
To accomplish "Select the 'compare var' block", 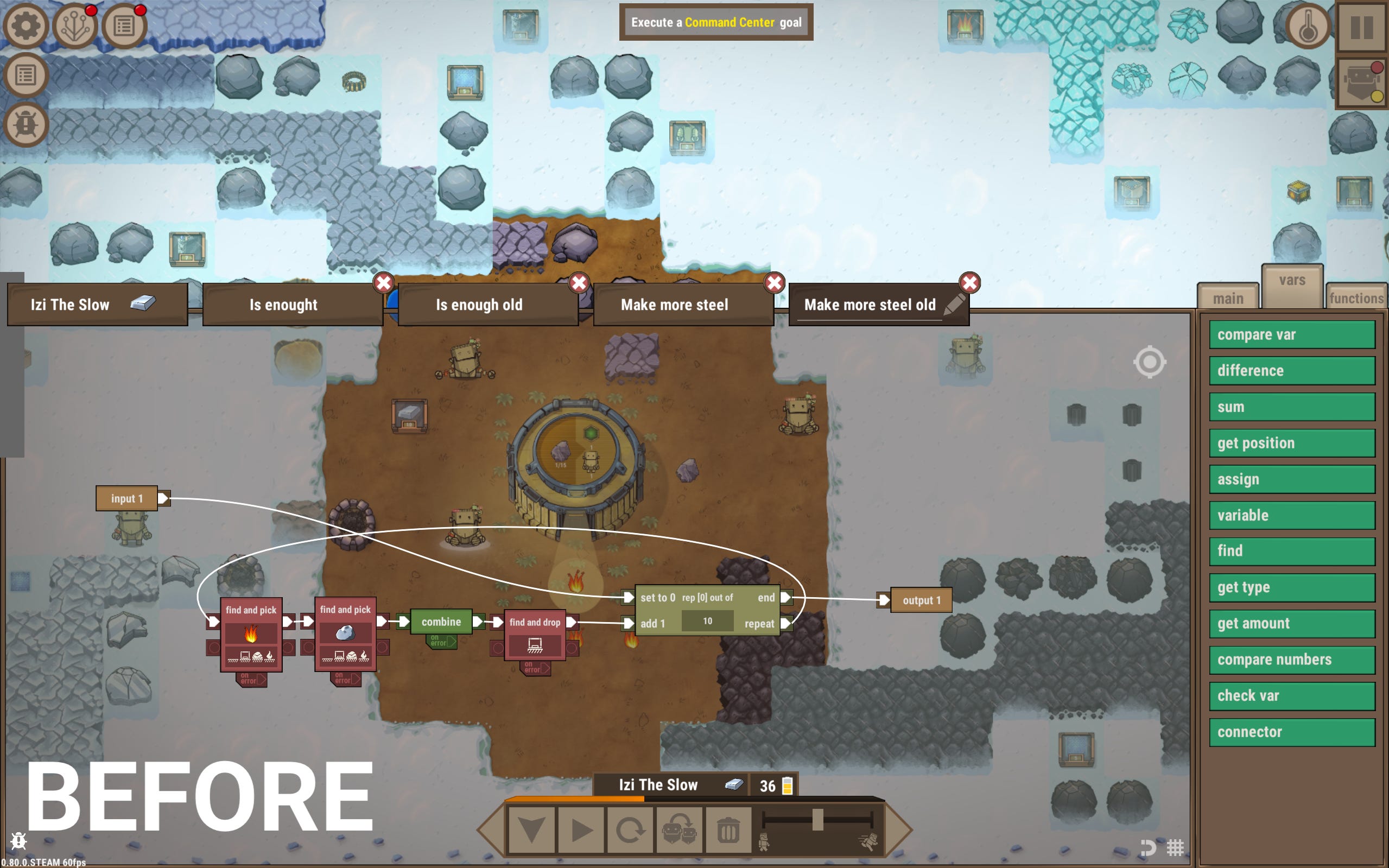I will pyautogui.click(x=1291, y=335).
